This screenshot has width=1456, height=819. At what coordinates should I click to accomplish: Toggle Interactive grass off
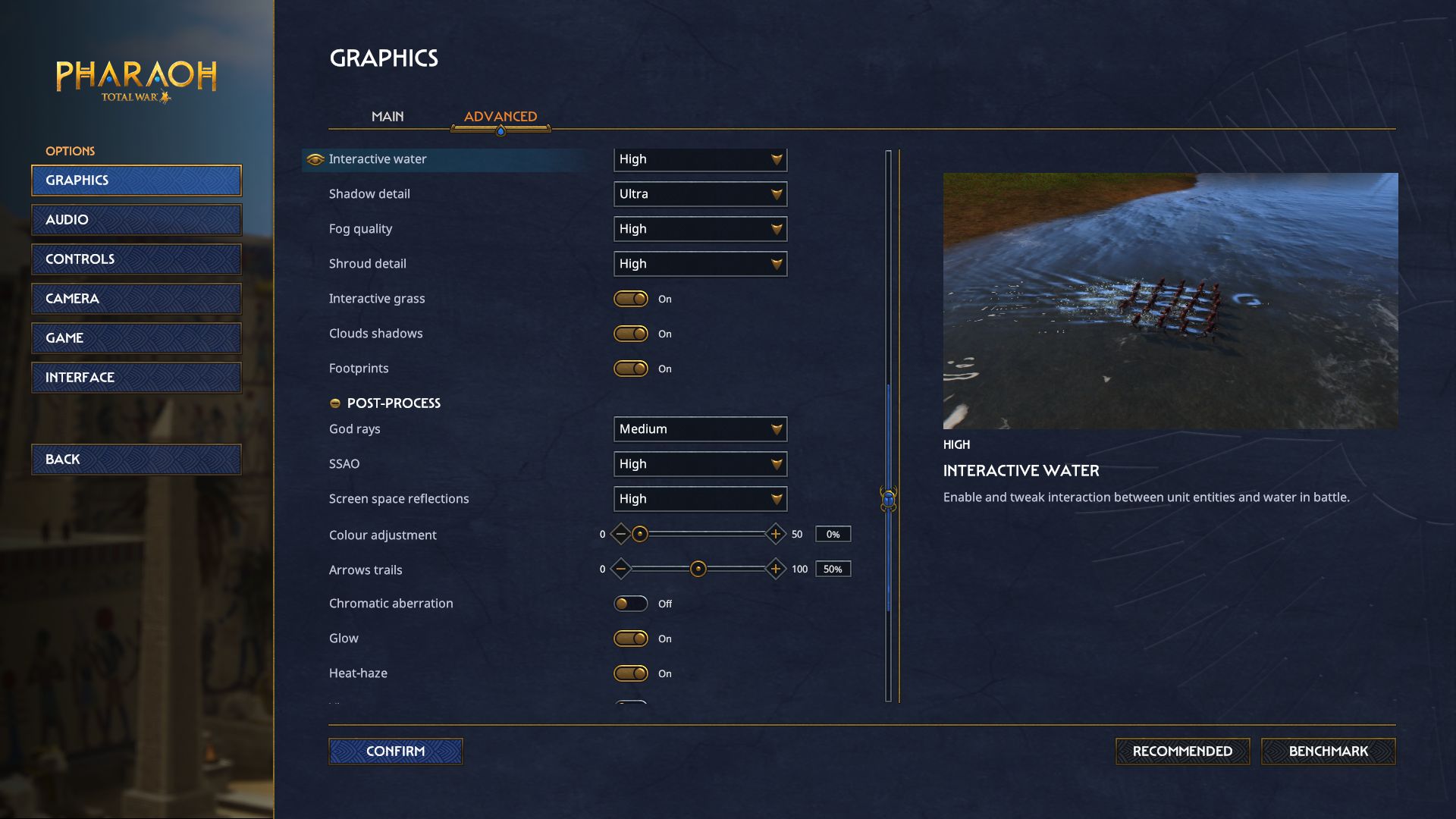click(x=631, y=299)
